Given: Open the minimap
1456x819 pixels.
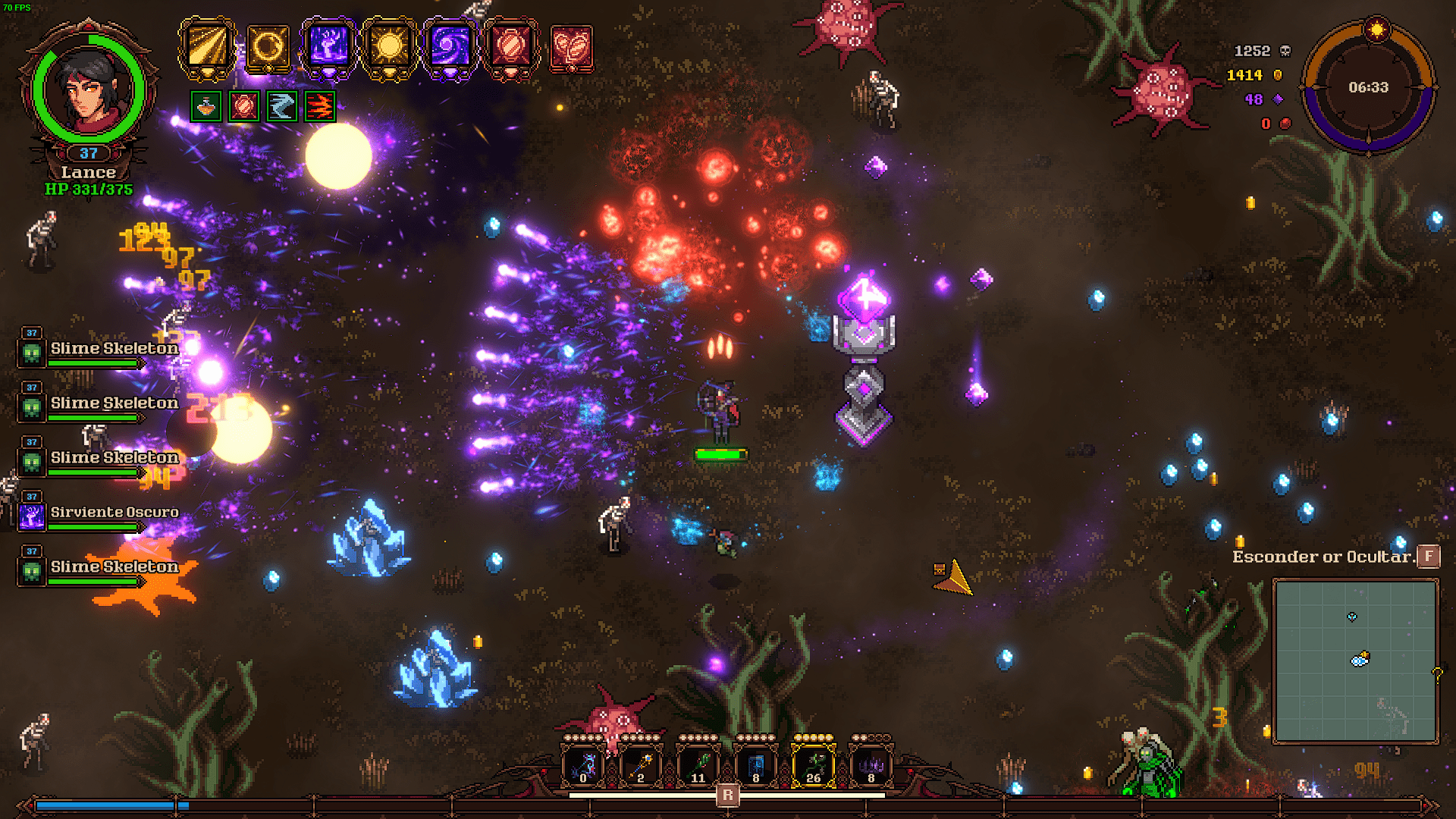Looking at the screenshot, I should [x=1355, y=661].
